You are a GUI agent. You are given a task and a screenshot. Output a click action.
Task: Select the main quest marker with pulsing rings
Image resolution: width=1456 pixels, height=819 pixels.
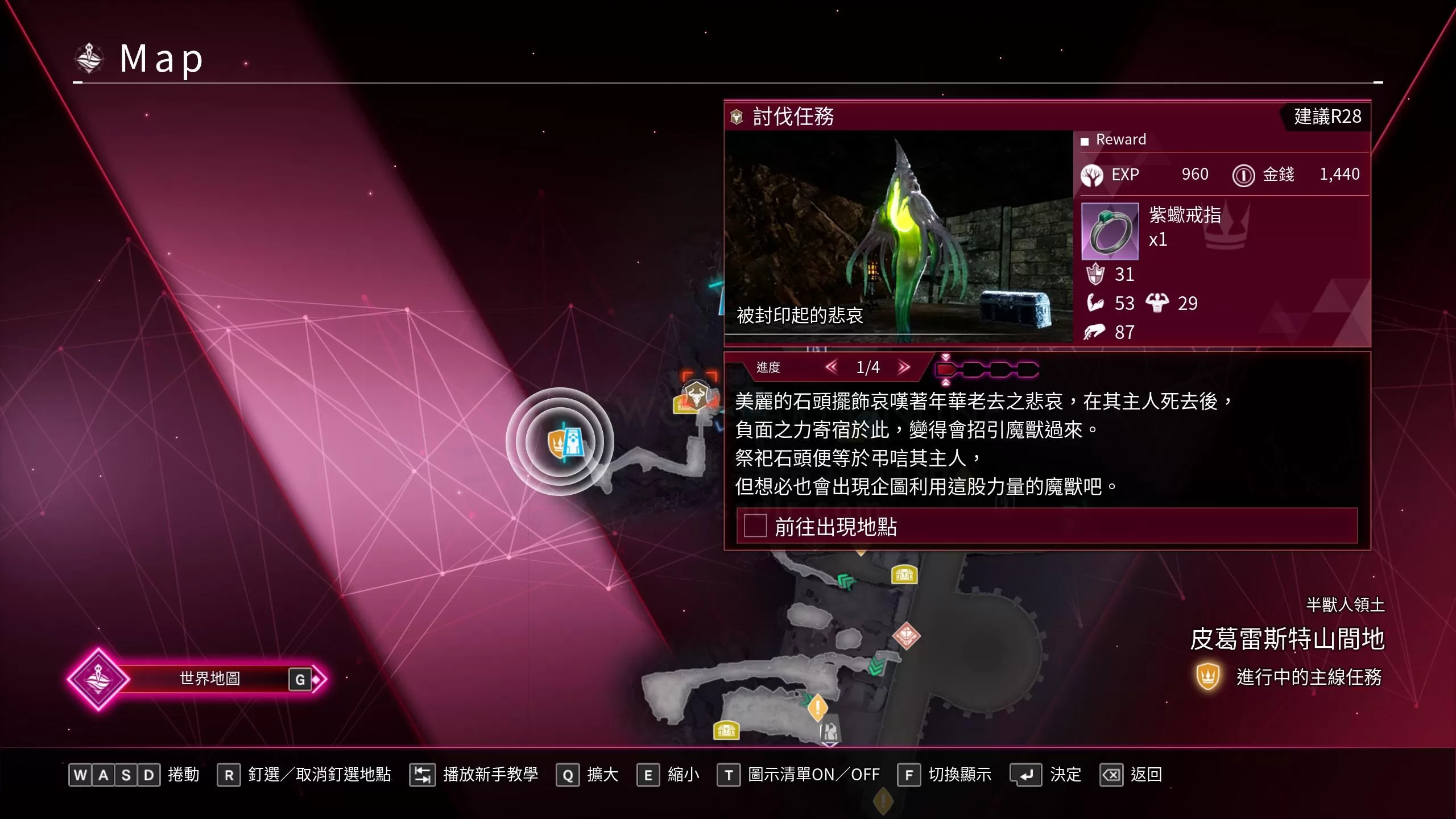coord(560,442)
